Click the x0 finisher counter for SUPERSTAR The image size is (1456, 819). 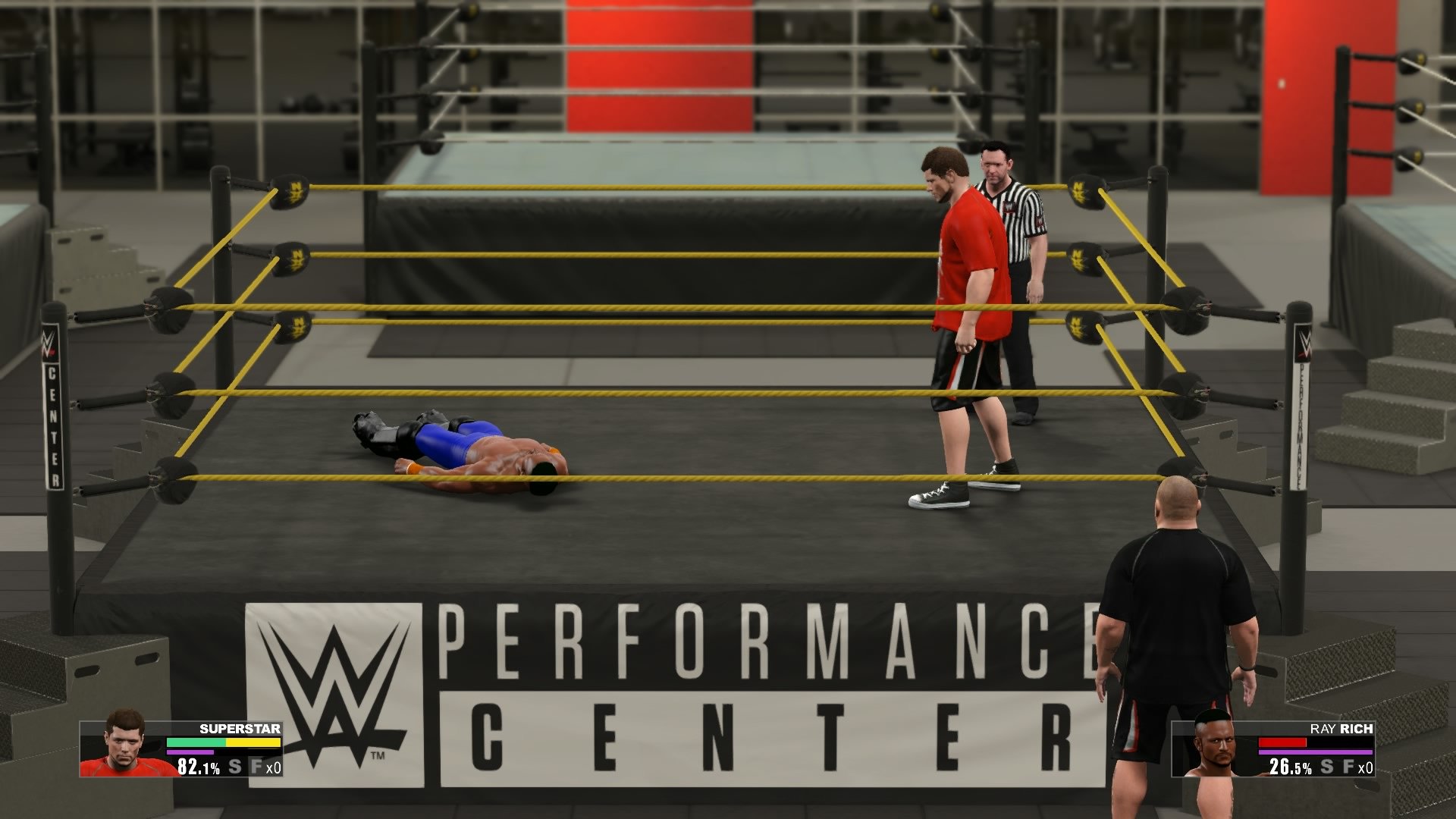point(273,767)
